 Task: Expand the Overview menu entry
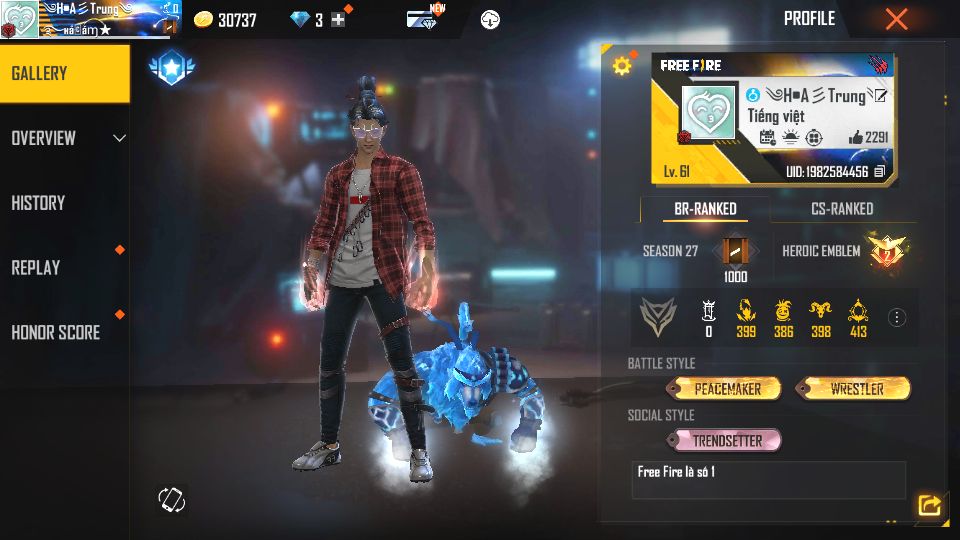tap(64, 138)
